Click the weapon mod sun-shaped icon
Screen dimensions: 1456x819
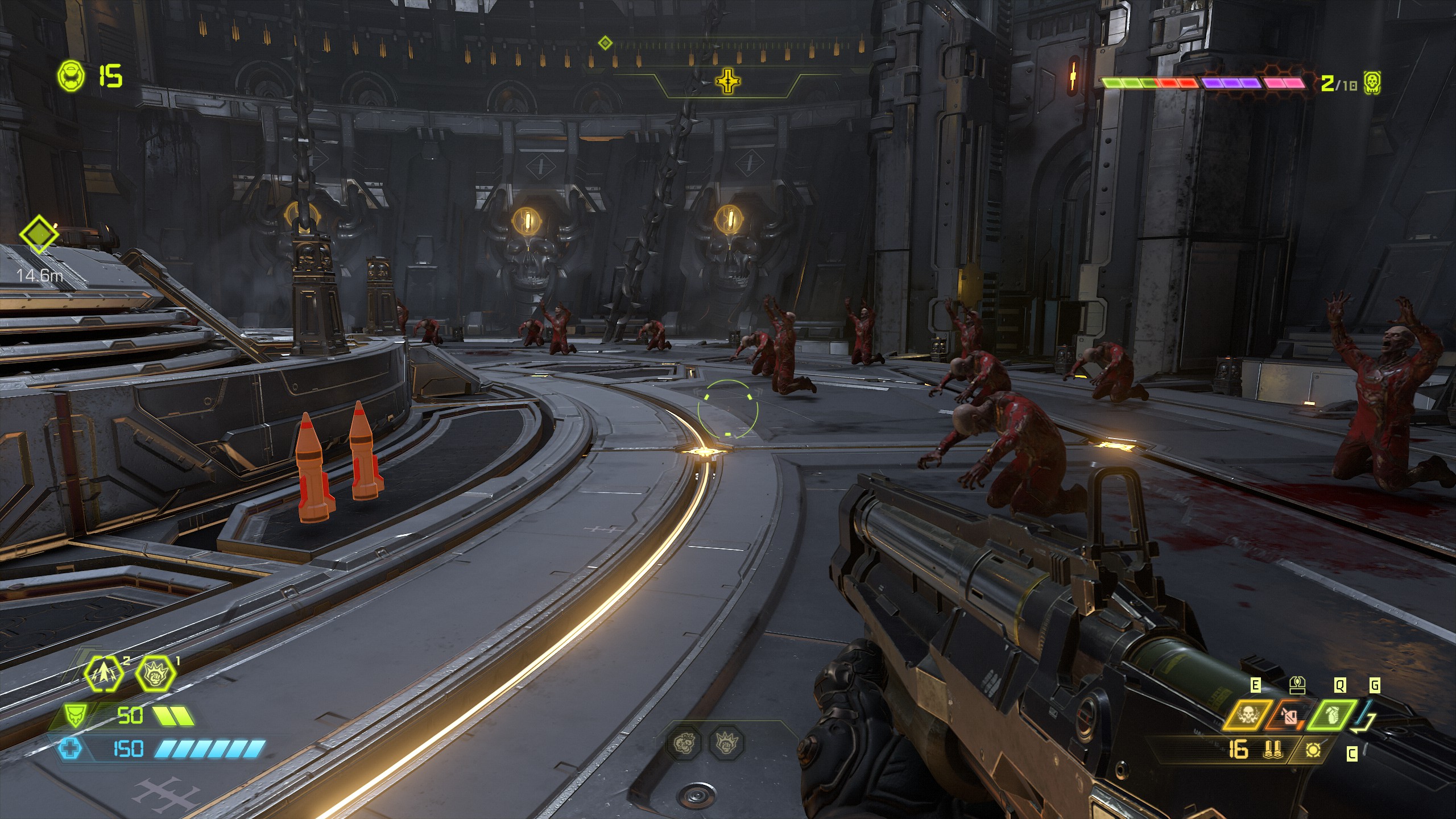tap(1313, 751)
